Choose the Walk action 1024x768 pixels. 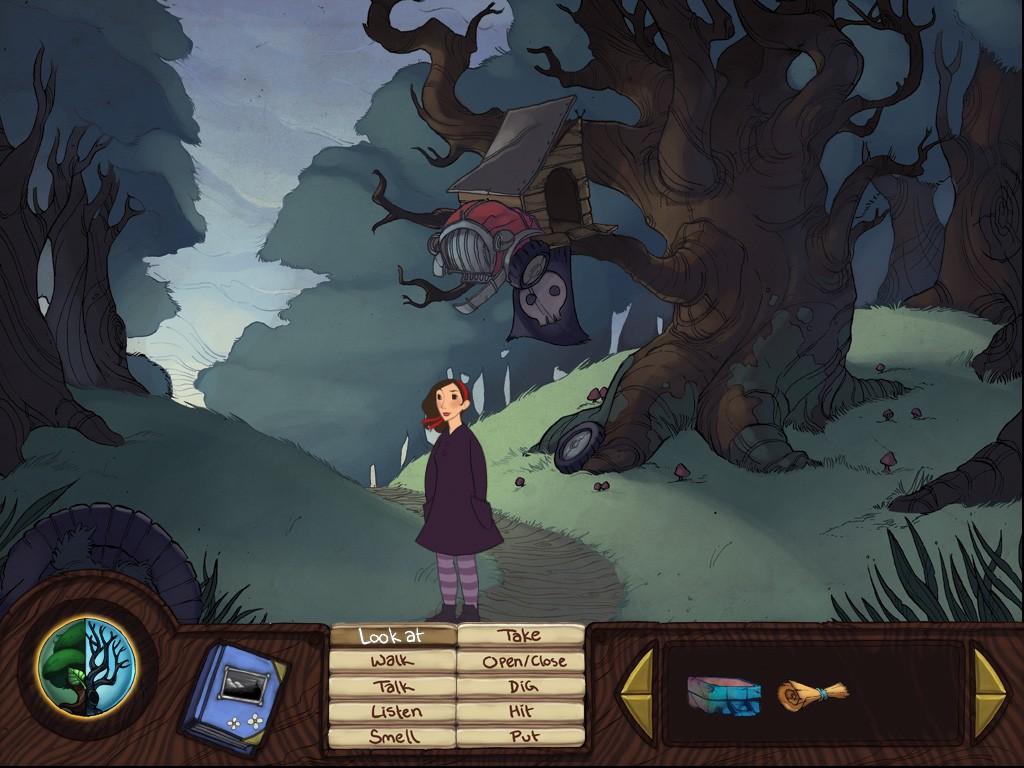[393, 661]
